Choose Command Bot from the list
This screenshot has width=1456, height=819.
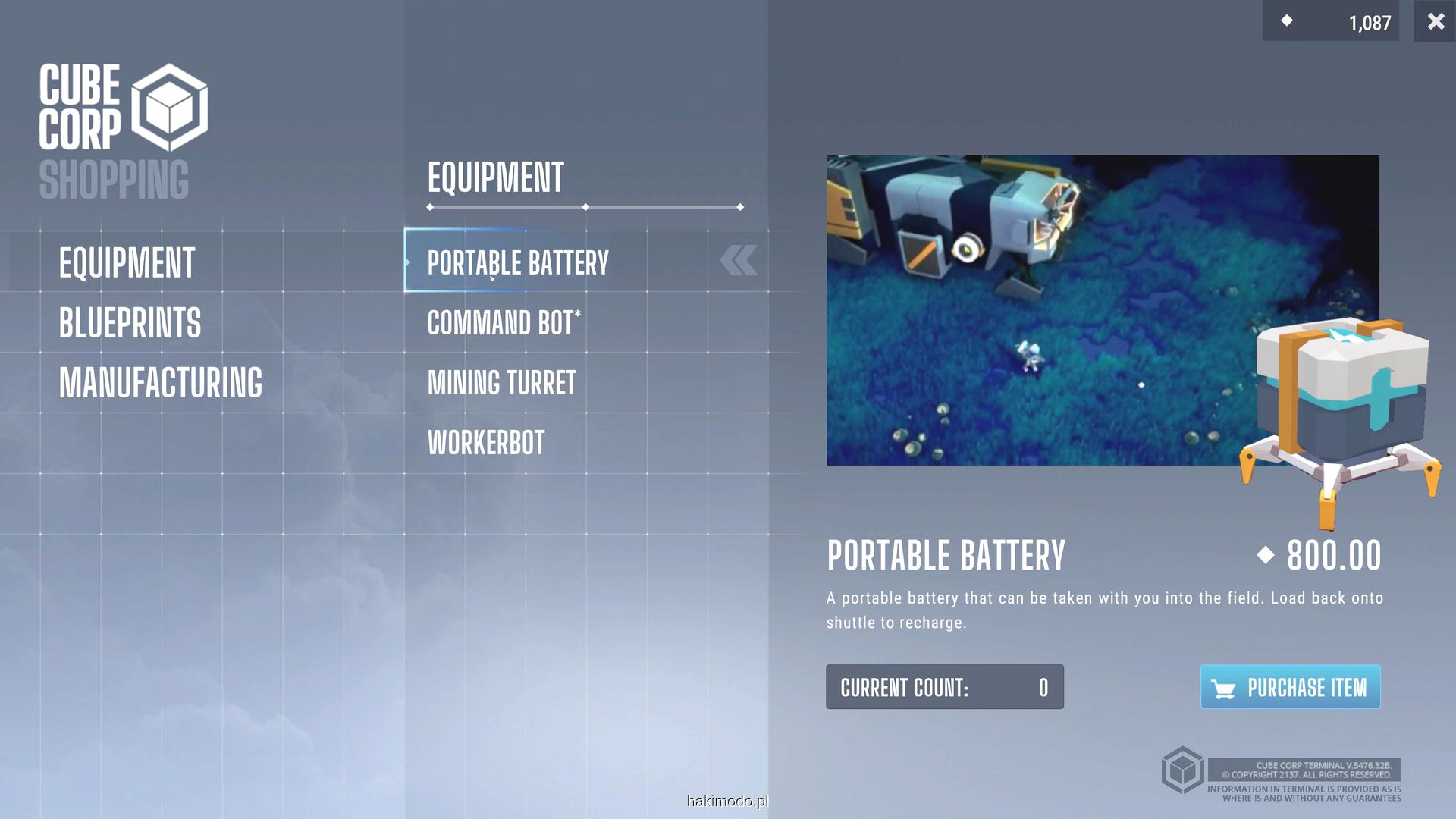pos(504,323)
